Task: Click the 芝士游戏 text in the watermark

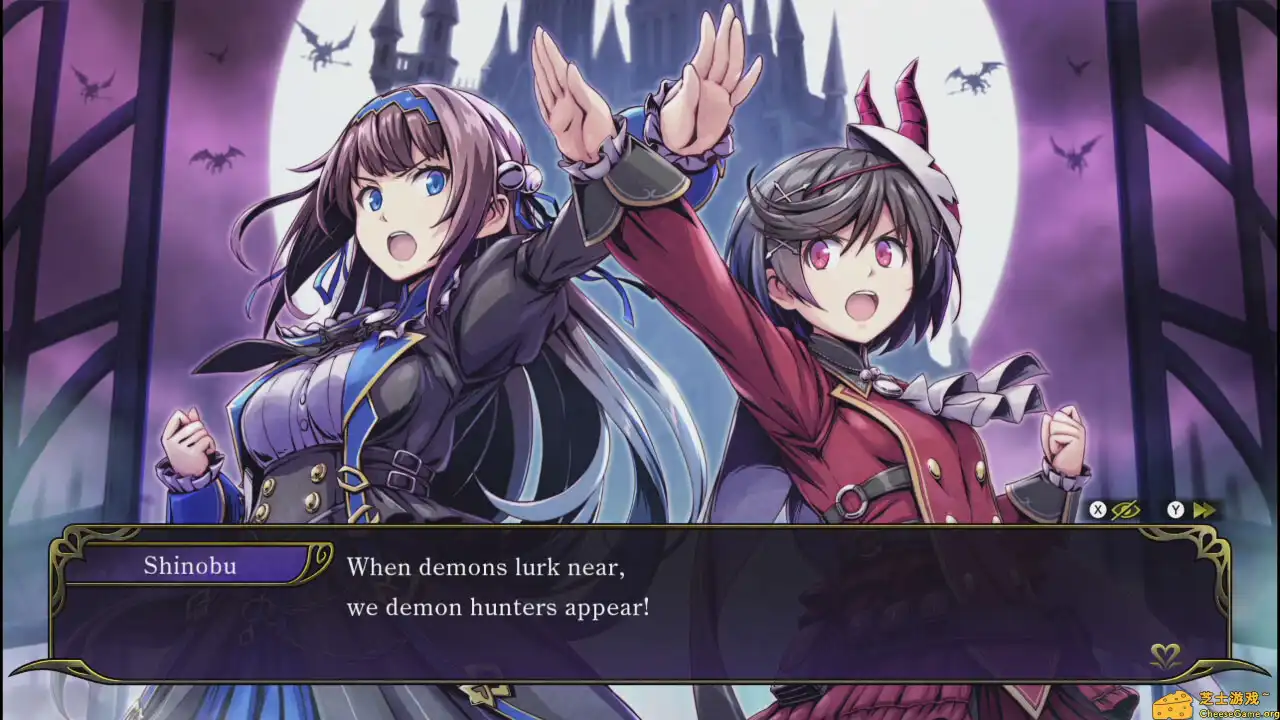Action: pos(1228,697)
